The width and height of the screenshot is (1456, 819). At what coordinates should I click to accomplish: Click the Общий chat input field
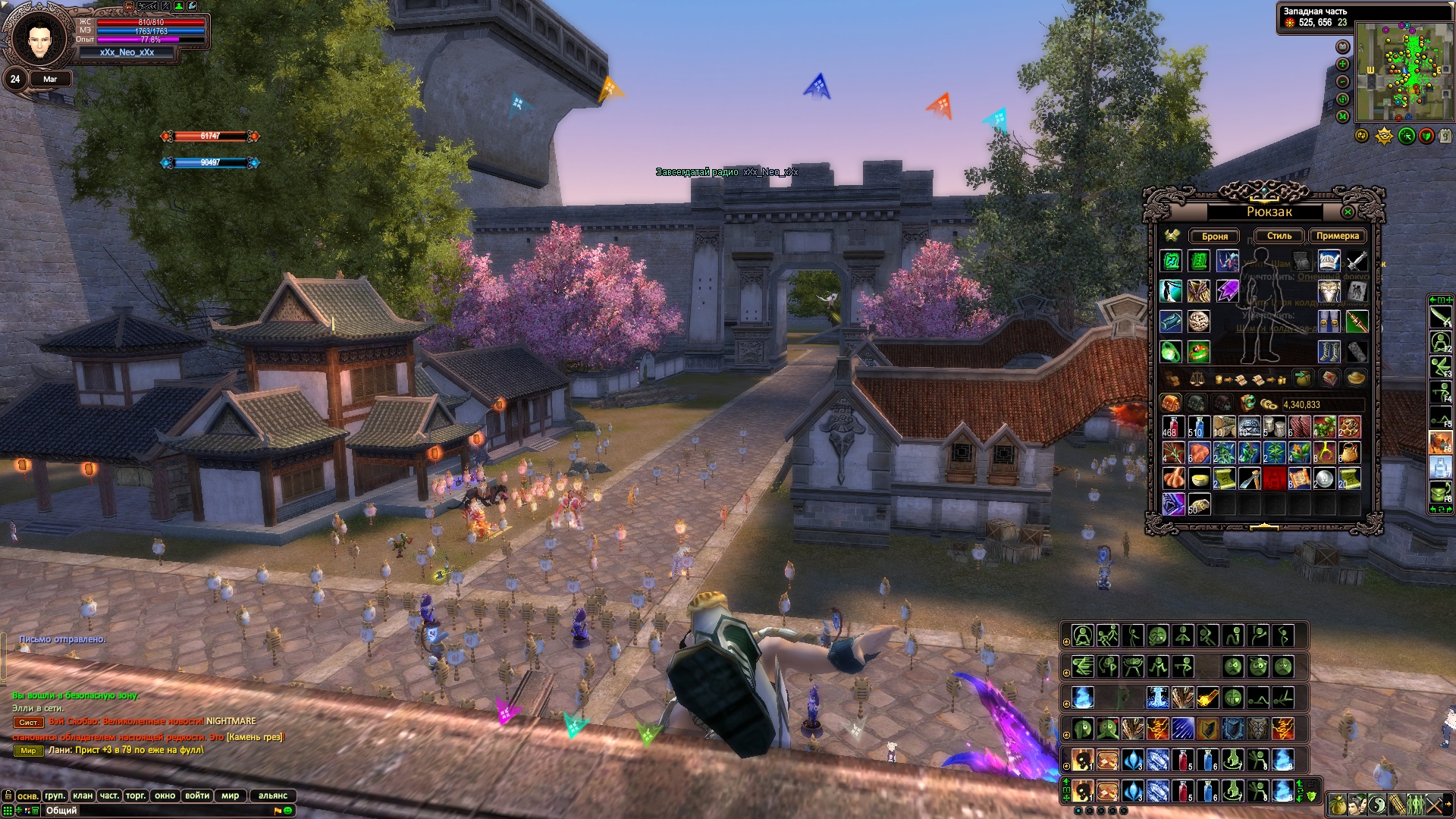[x=152, y=811]
